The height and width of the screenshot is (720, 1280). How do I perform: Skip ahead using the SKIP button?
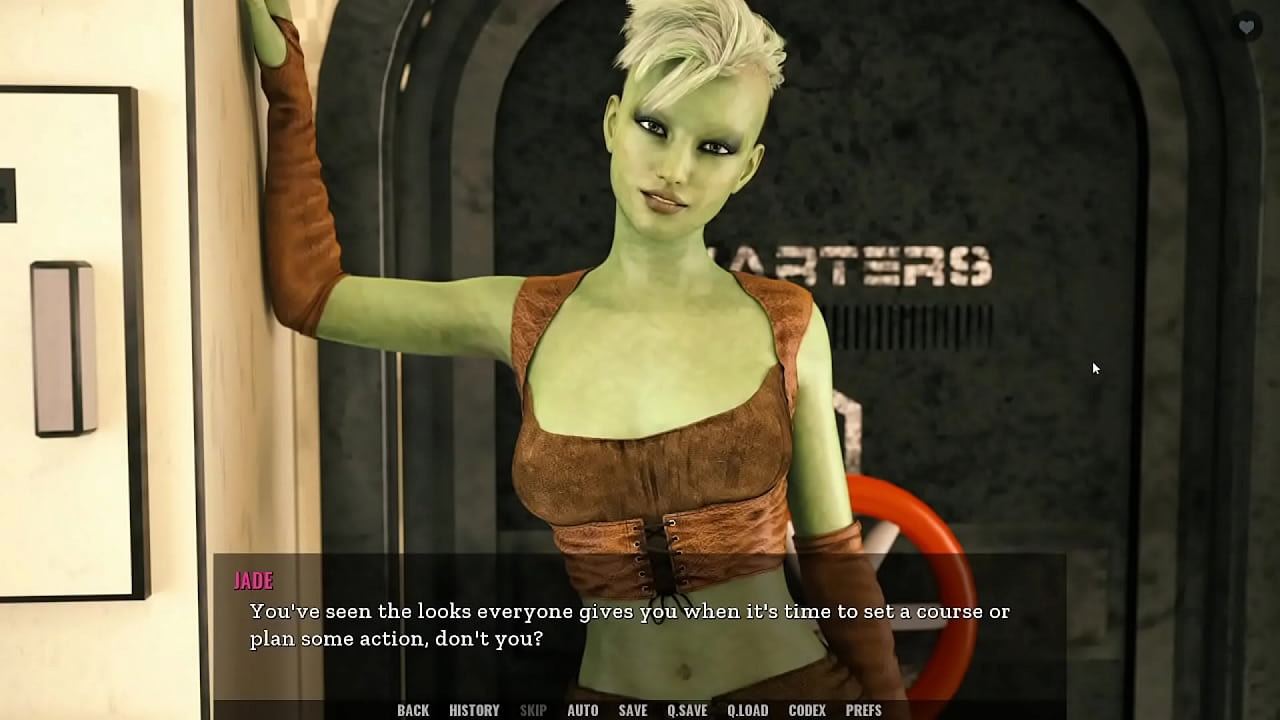click(533, 710)
